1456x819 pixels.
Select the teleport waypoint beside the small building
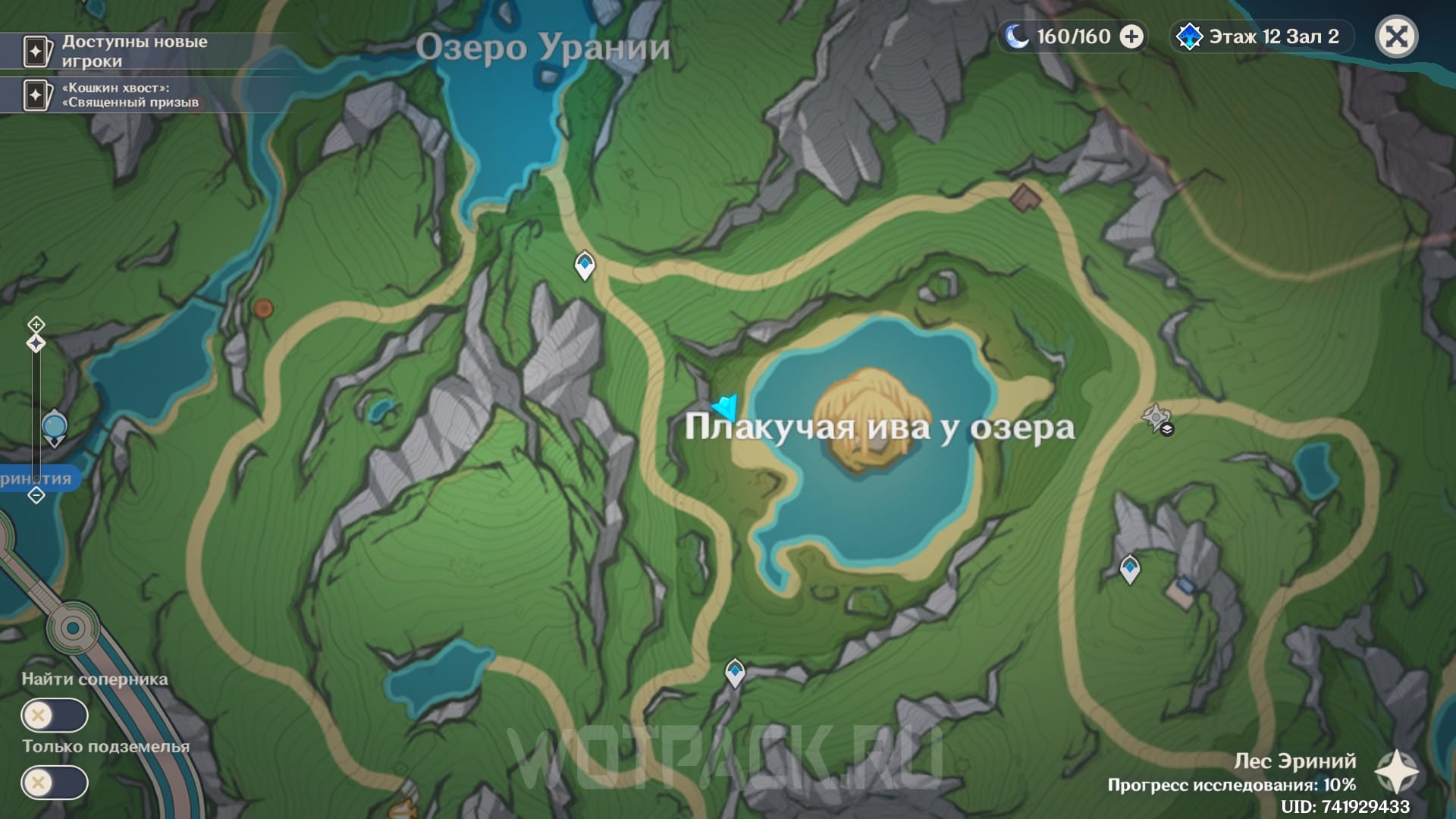point(1130,568)
